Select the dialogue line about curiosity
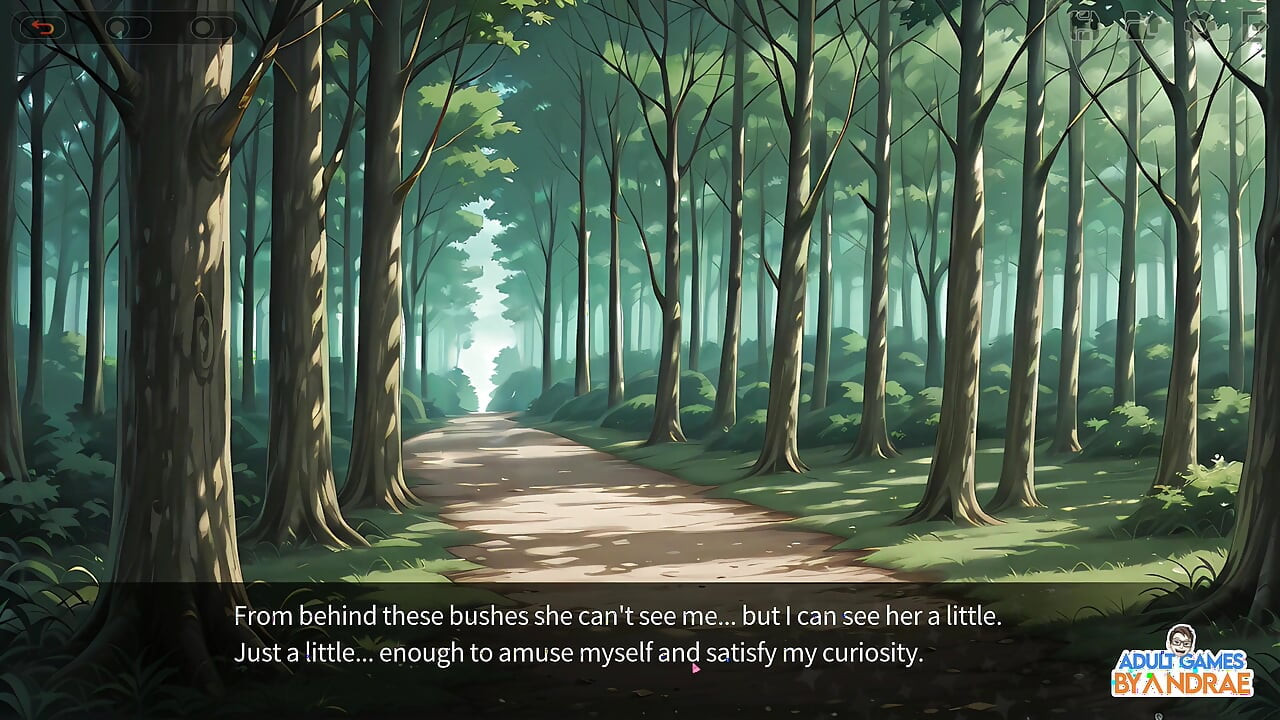1280x720 pixels. coord(580,653)
